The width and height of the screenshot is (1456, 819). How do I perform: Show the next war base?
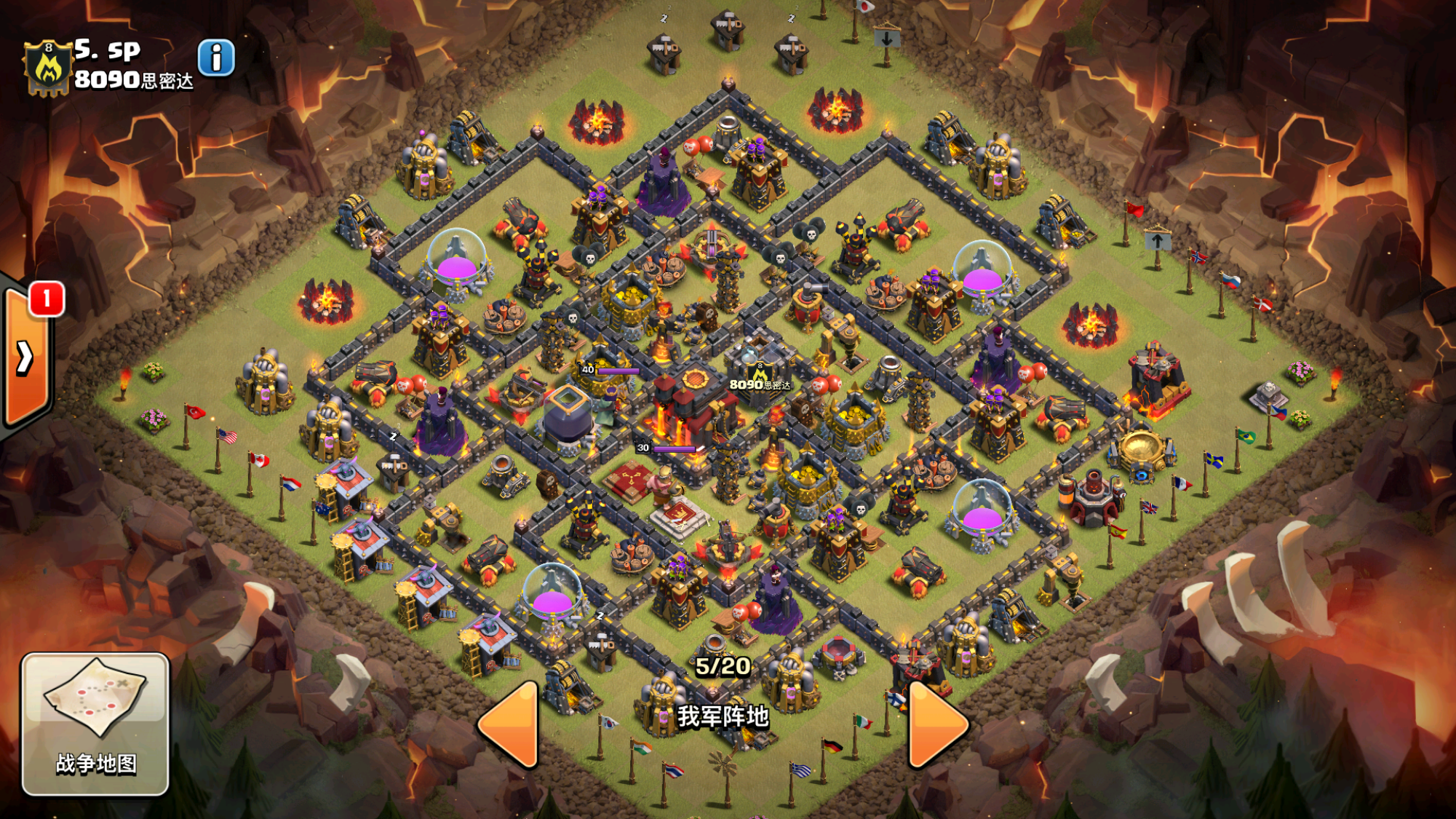(936, 724)
